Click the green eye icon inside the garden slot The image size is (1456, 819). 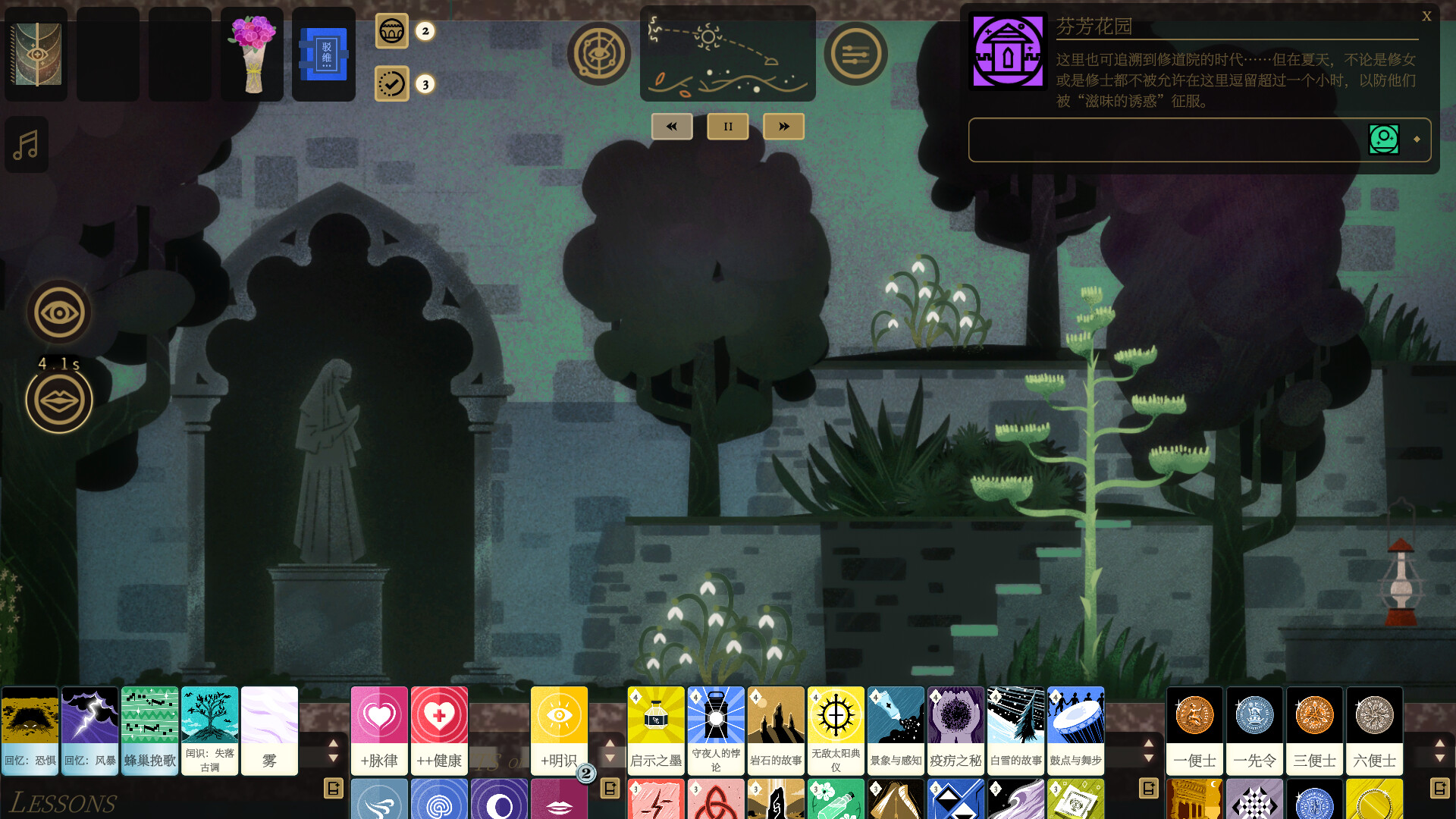click(x=1385, y=140)
